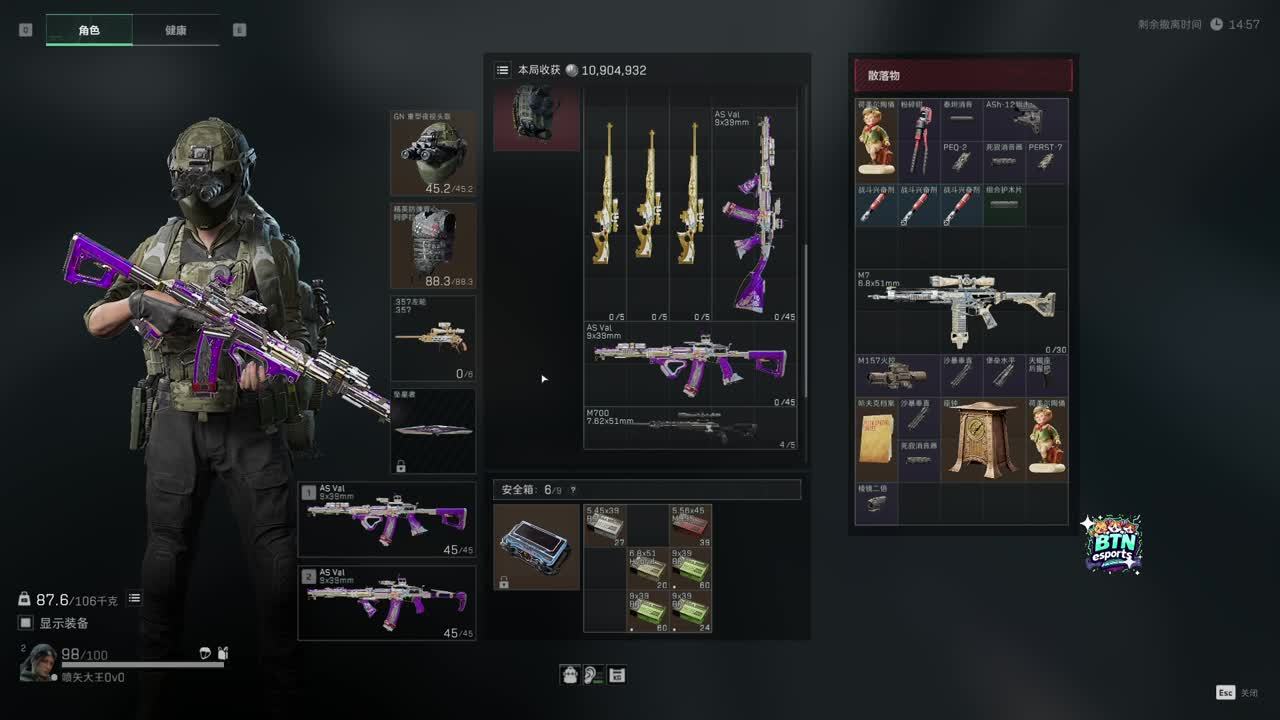The width and height of the screenshot is (1280, 720).
Task: Close the inventory with the 关闭 button
Action: [1236, 692]
